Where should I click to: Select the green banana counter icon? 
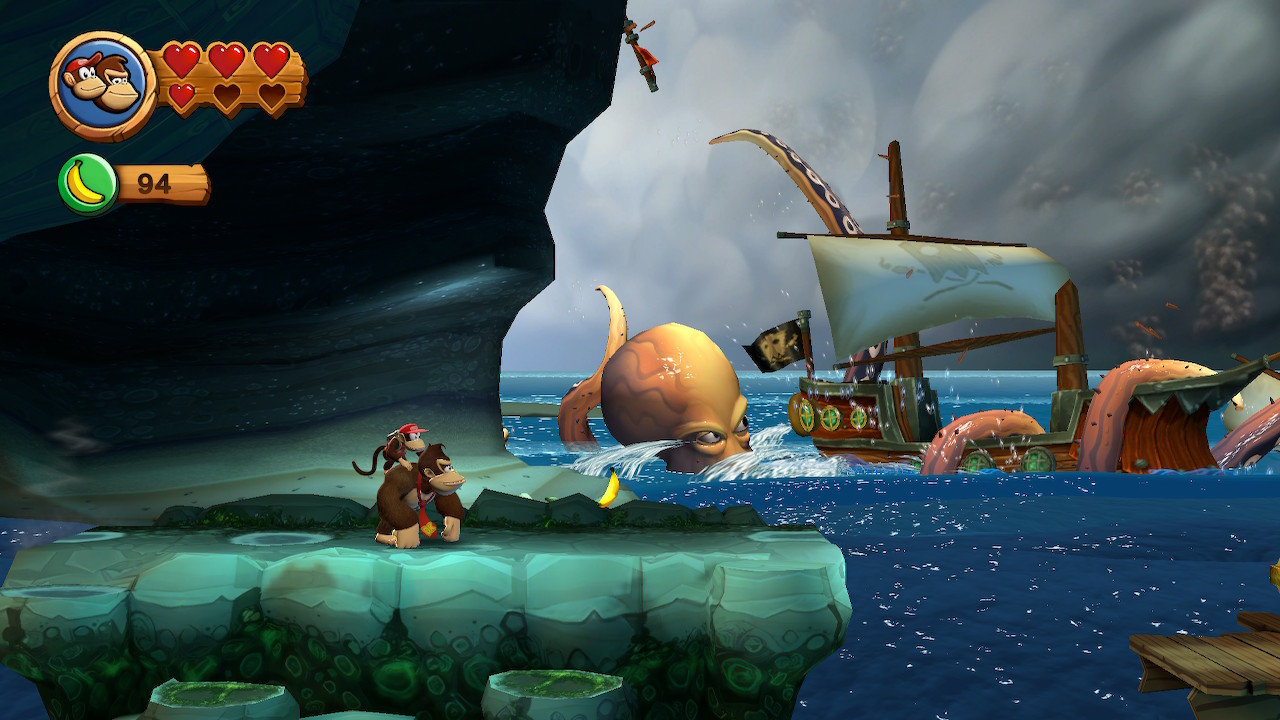pos(88,184)
